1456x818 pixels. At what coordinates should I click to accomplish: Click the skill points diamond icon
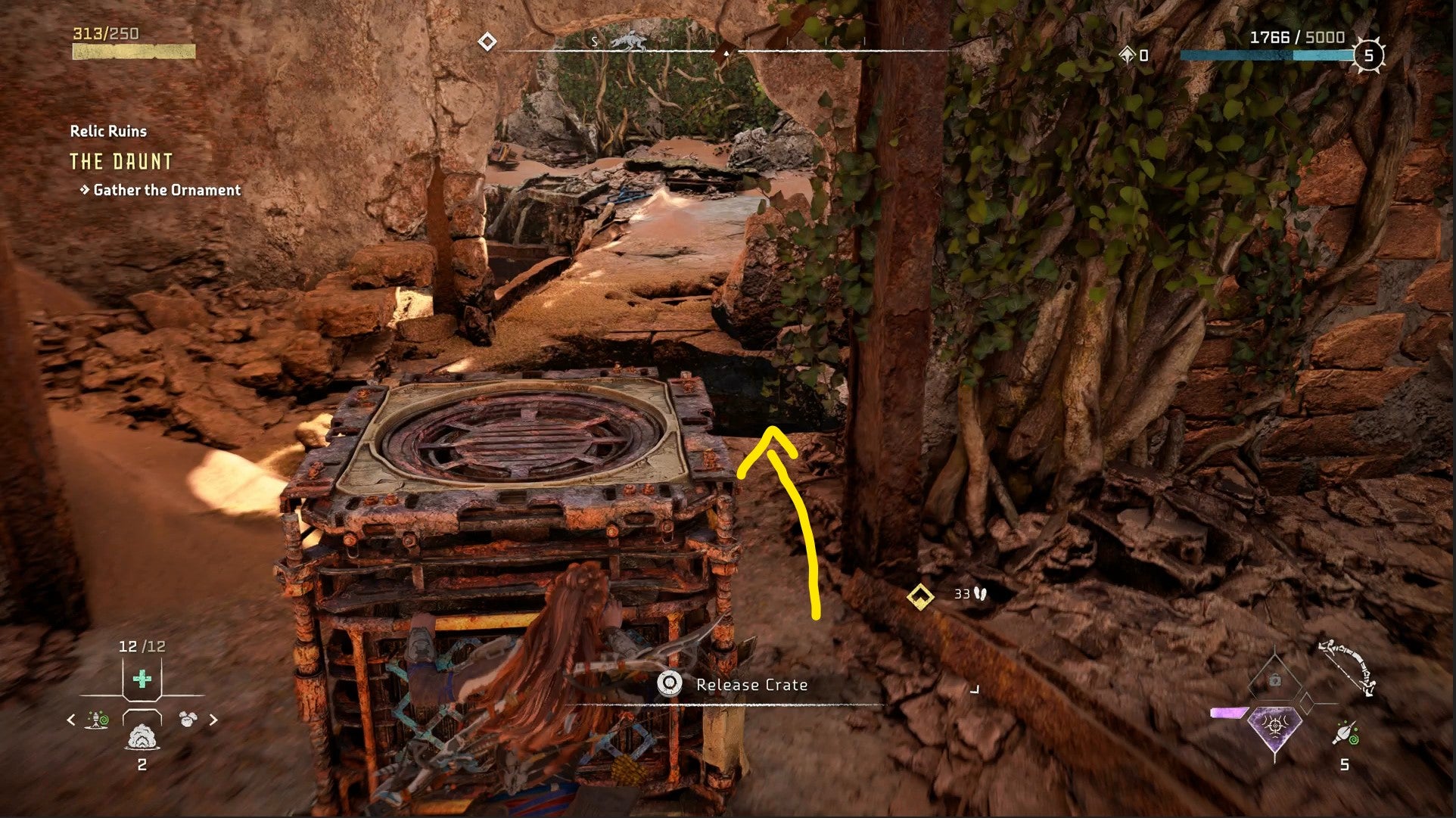click(1127, 54)
